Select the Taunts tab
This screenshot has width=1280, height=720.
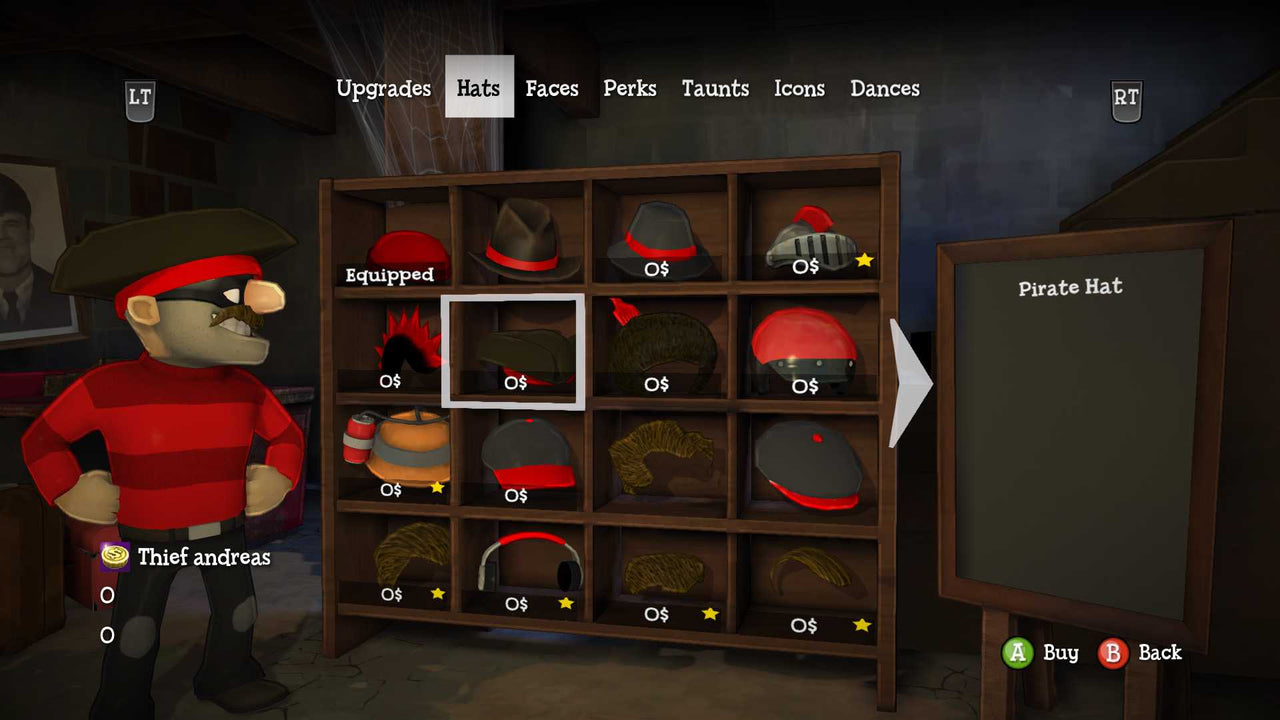714,88
